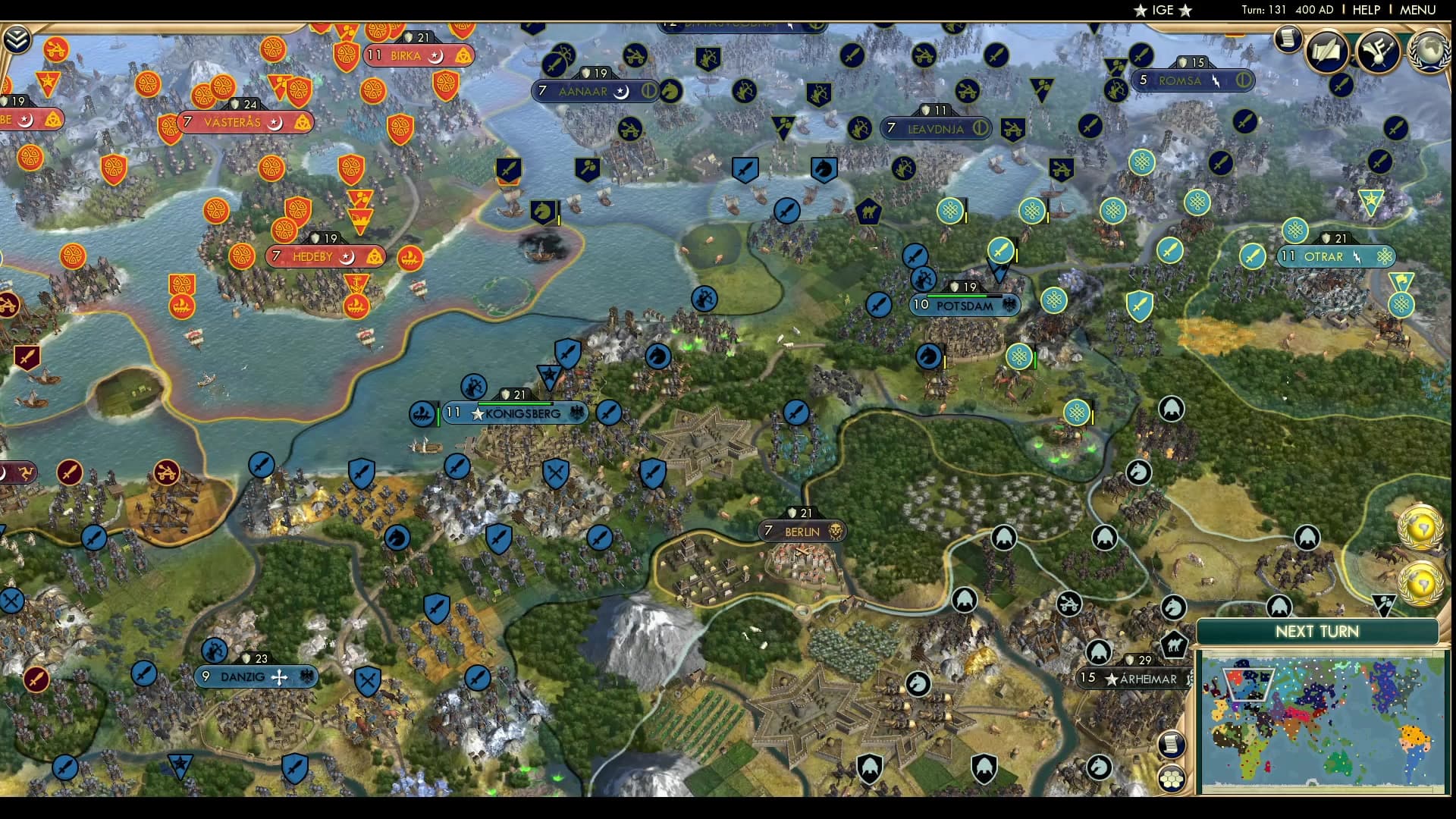This screenshot has width=1456, height=819.
Task: Expand the Königsberg city banner
Action: click(516, 413)
